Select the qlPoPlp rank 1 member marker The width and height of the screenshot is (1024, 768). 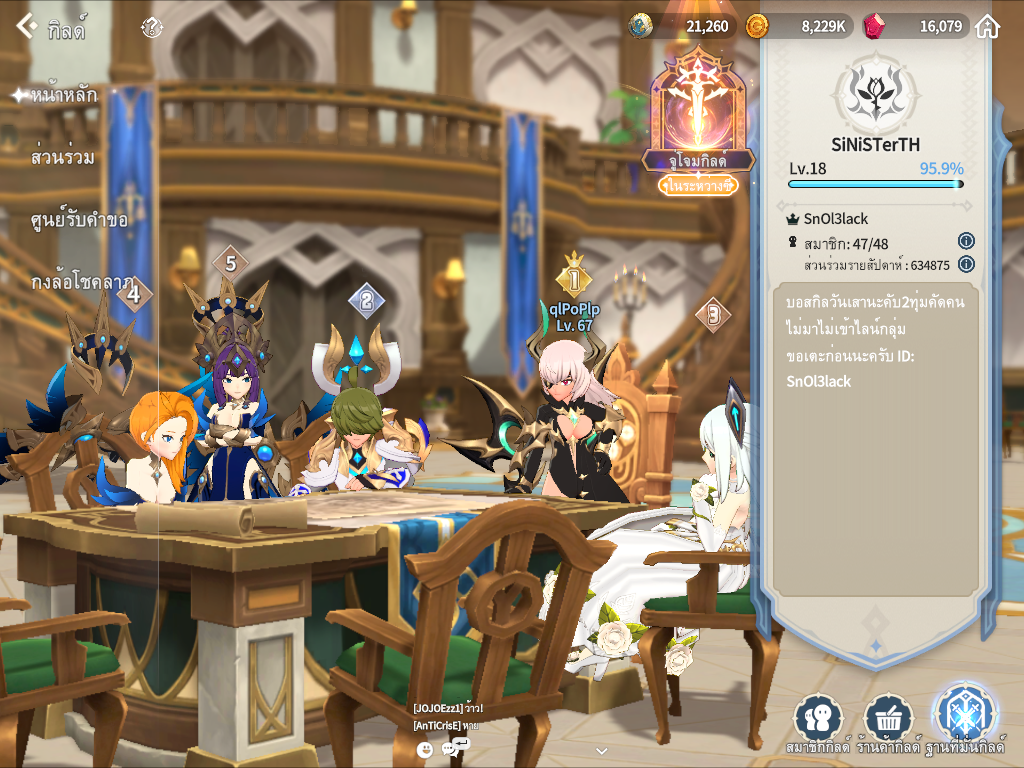coord(573,279)
